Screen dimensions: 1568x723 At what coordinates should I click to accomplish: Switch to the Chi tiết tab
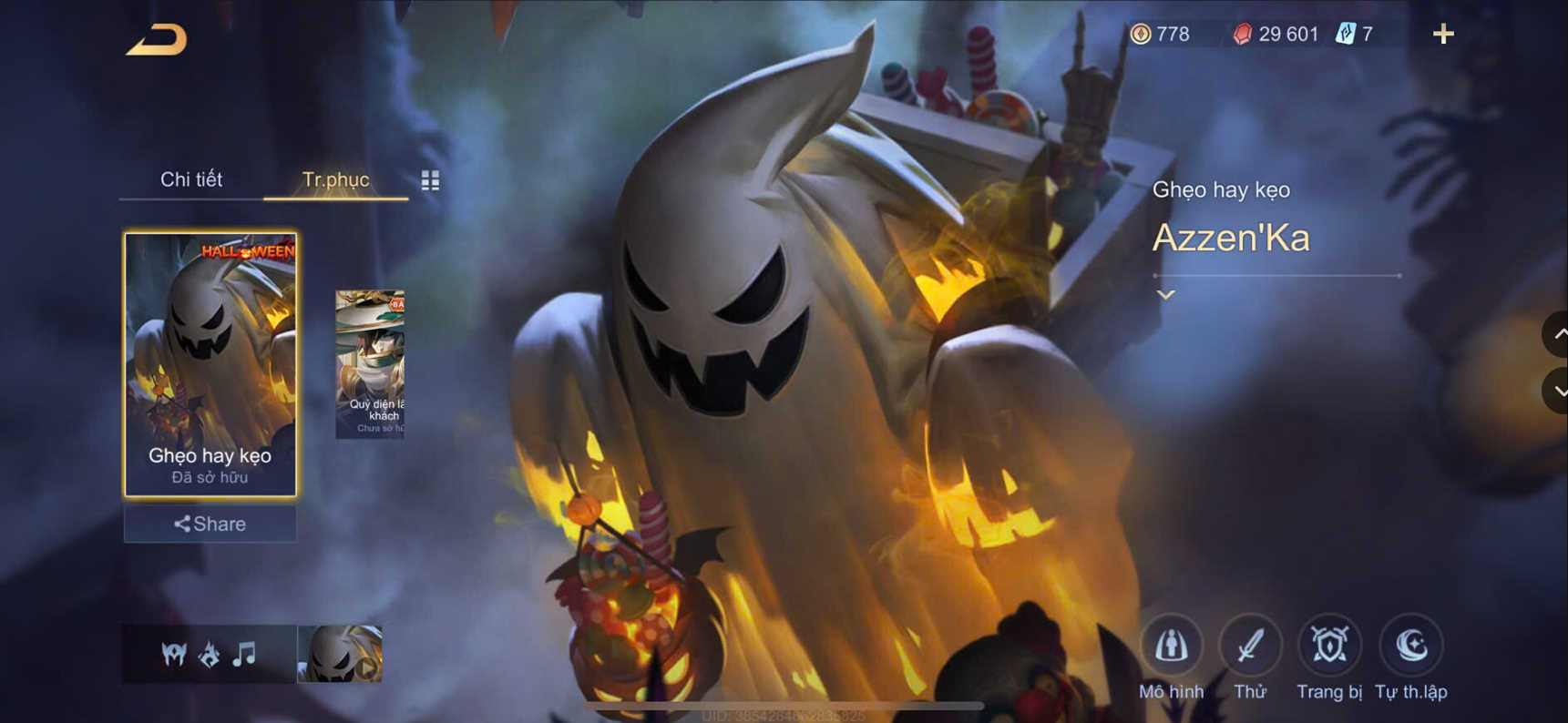pos(193,179)
